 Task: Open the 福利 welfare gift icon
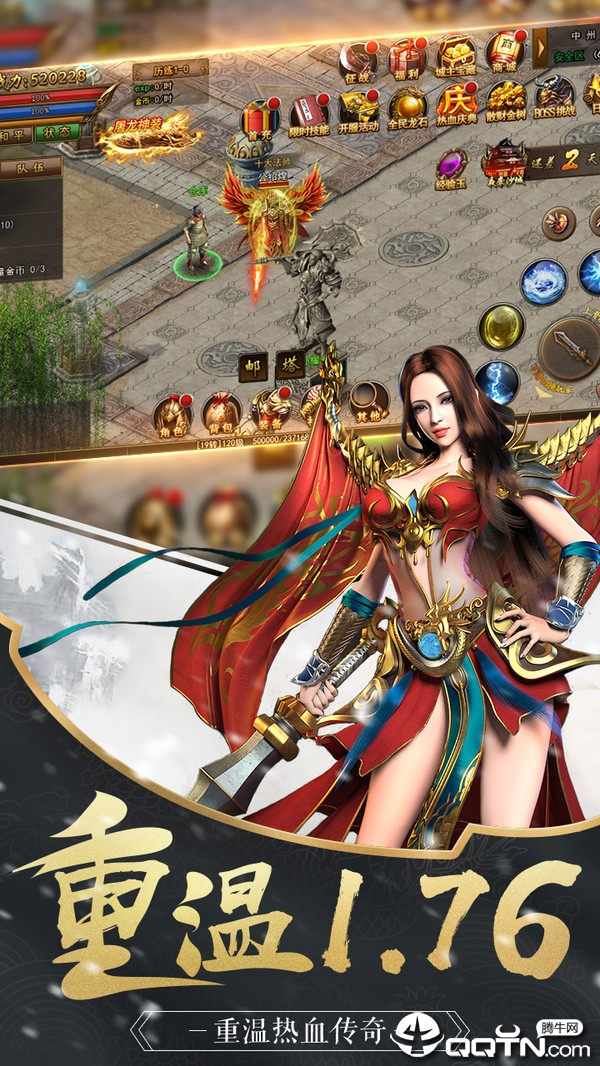tap(406, 60)
